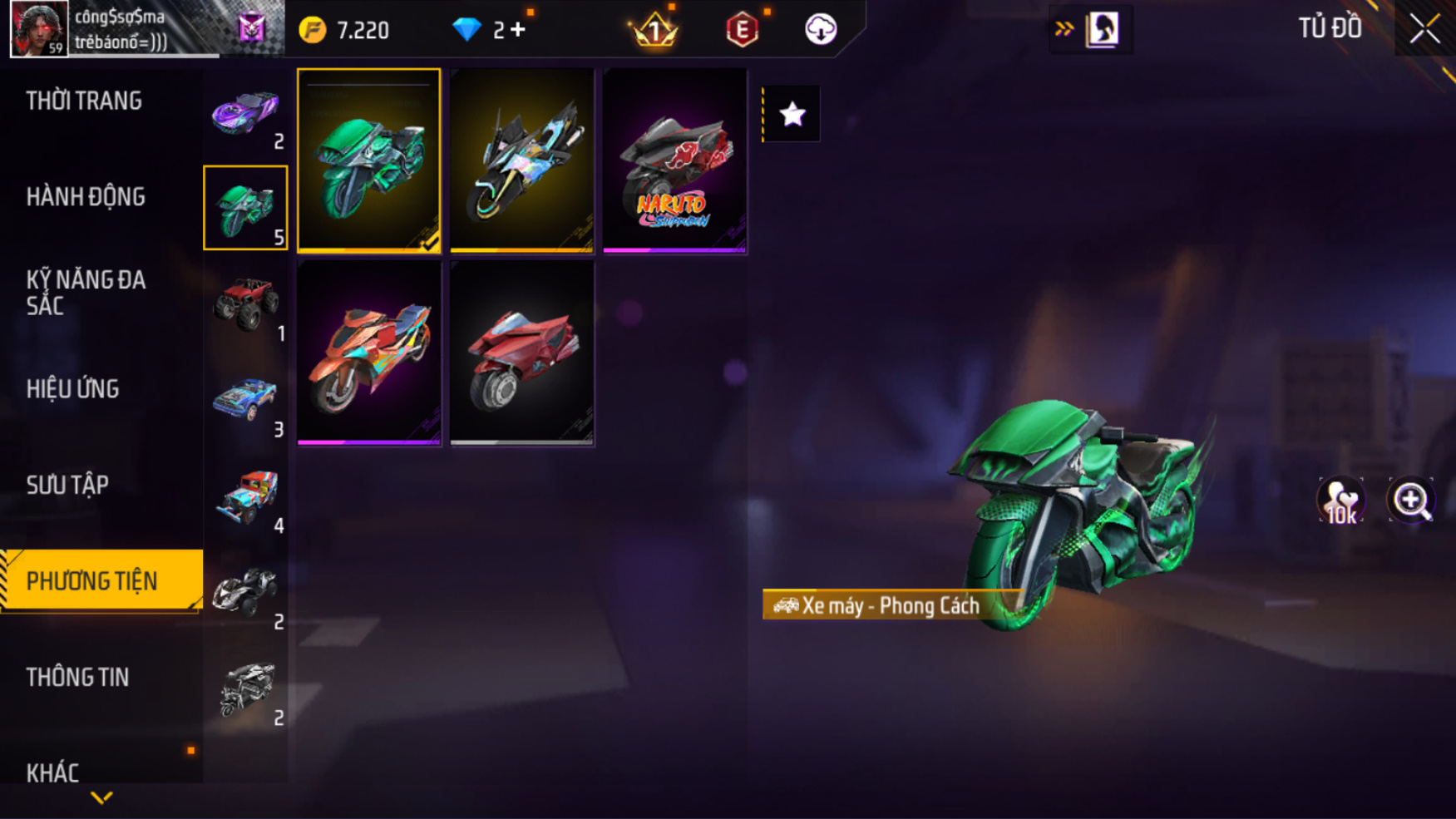Viewport: 1456px width, 819px height.
Task: Show the Thông Tin category
Action: 77,678
